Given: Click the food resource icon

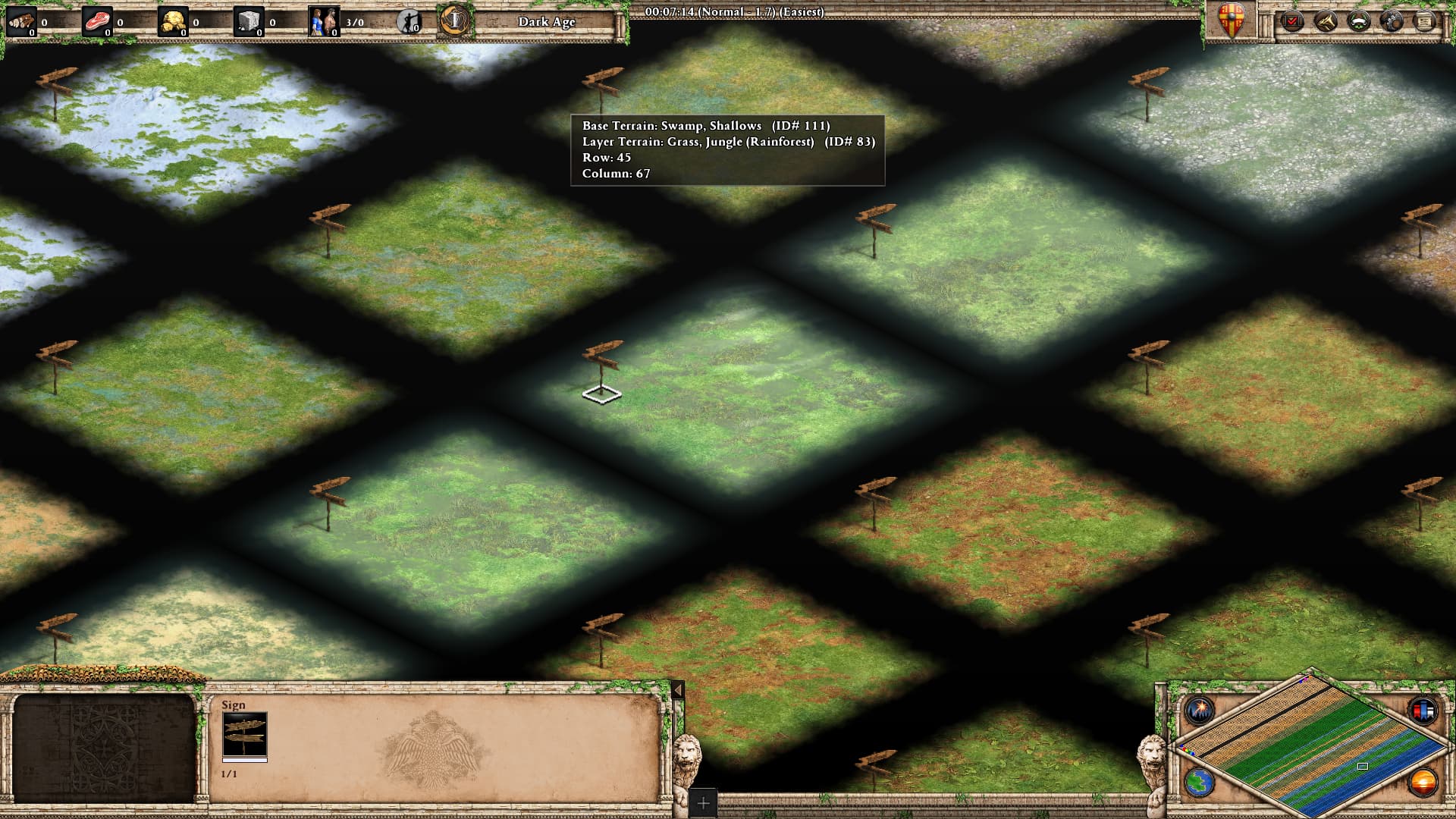Looking at the screenshot, I should click(97, 21).
